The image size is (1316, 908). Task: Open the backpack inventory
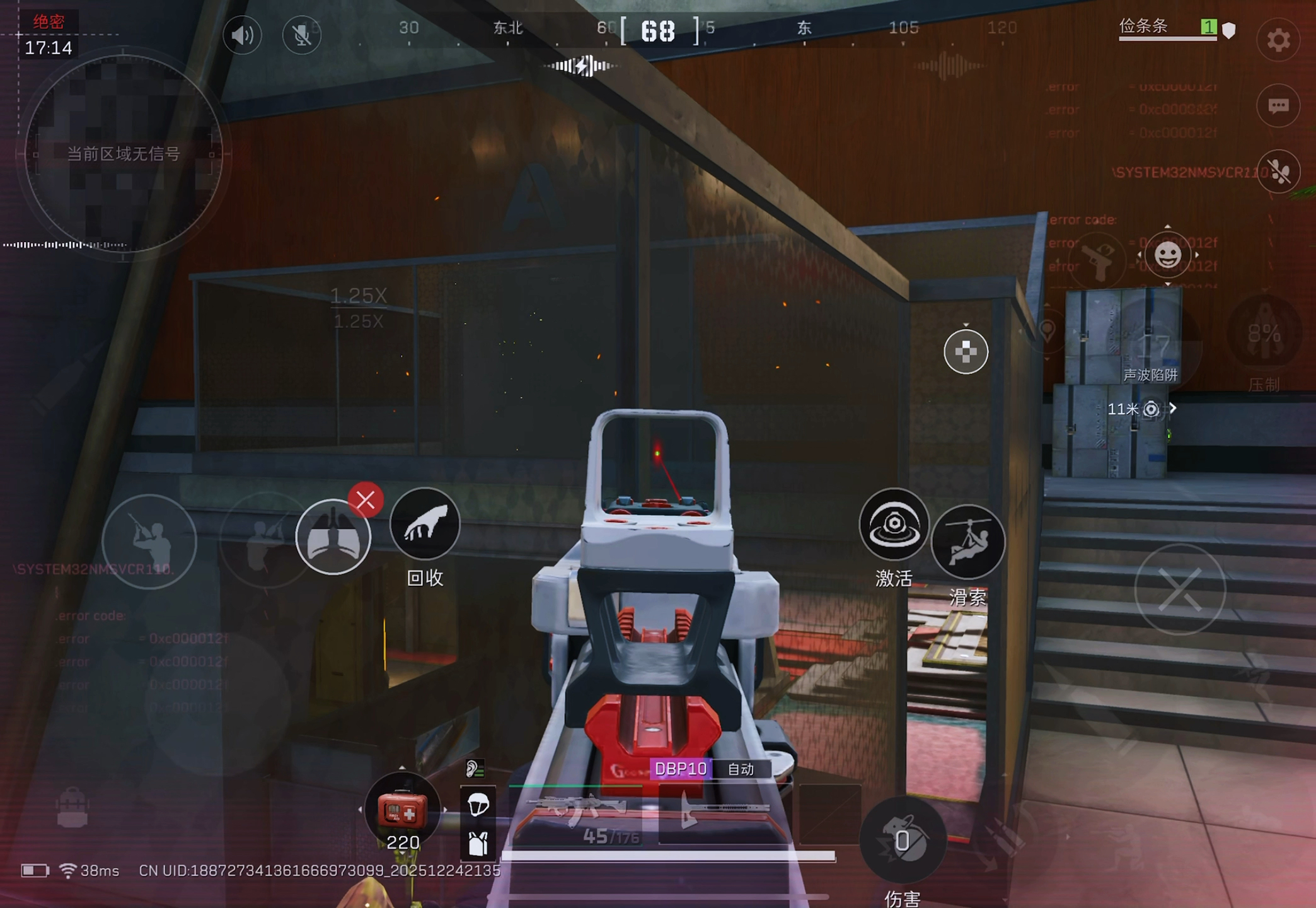pyautogui.click(x=72, y=808)
